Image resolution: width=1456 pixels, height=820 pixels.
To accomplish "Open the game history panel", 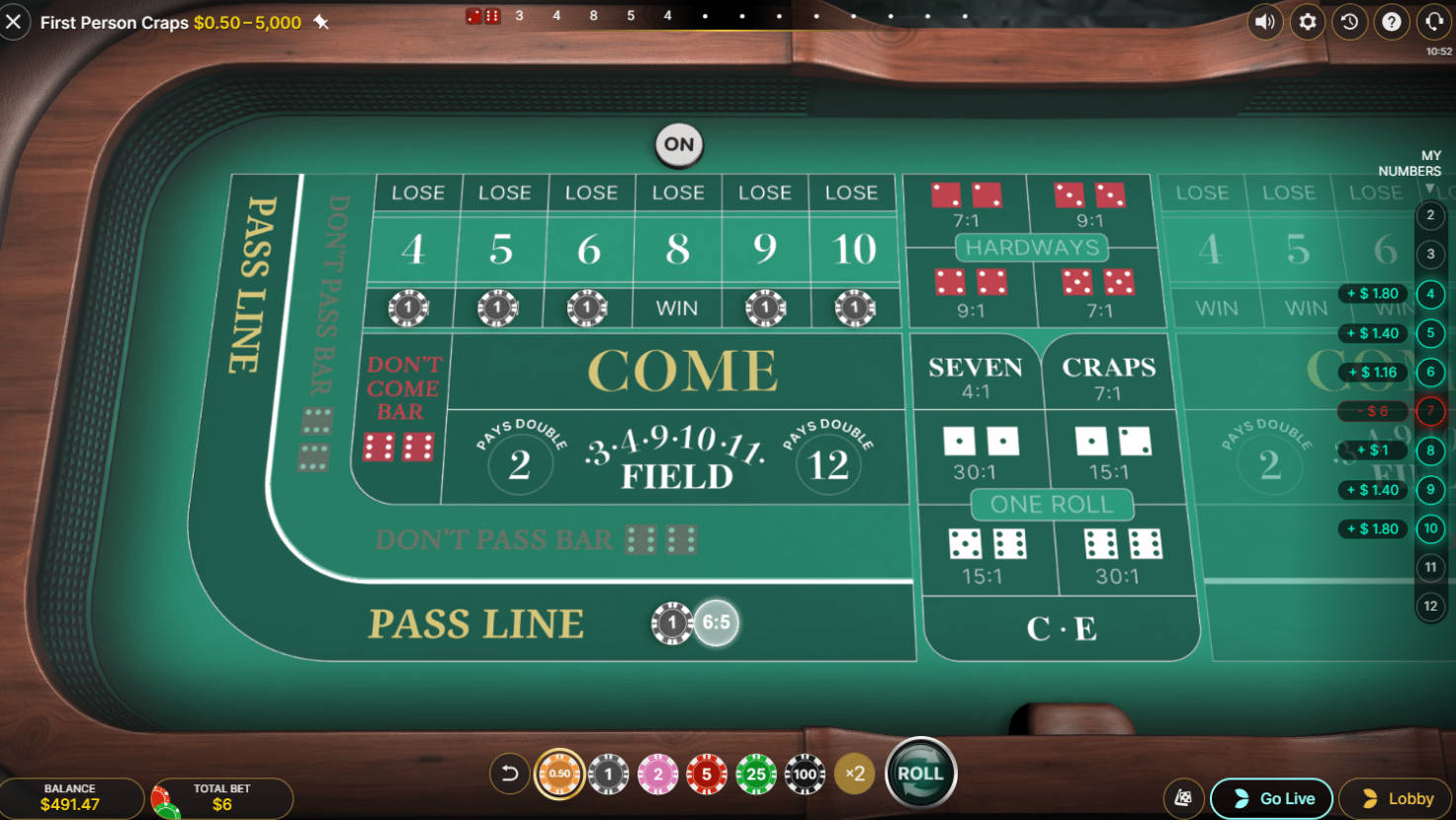I will click(1349, 22).
